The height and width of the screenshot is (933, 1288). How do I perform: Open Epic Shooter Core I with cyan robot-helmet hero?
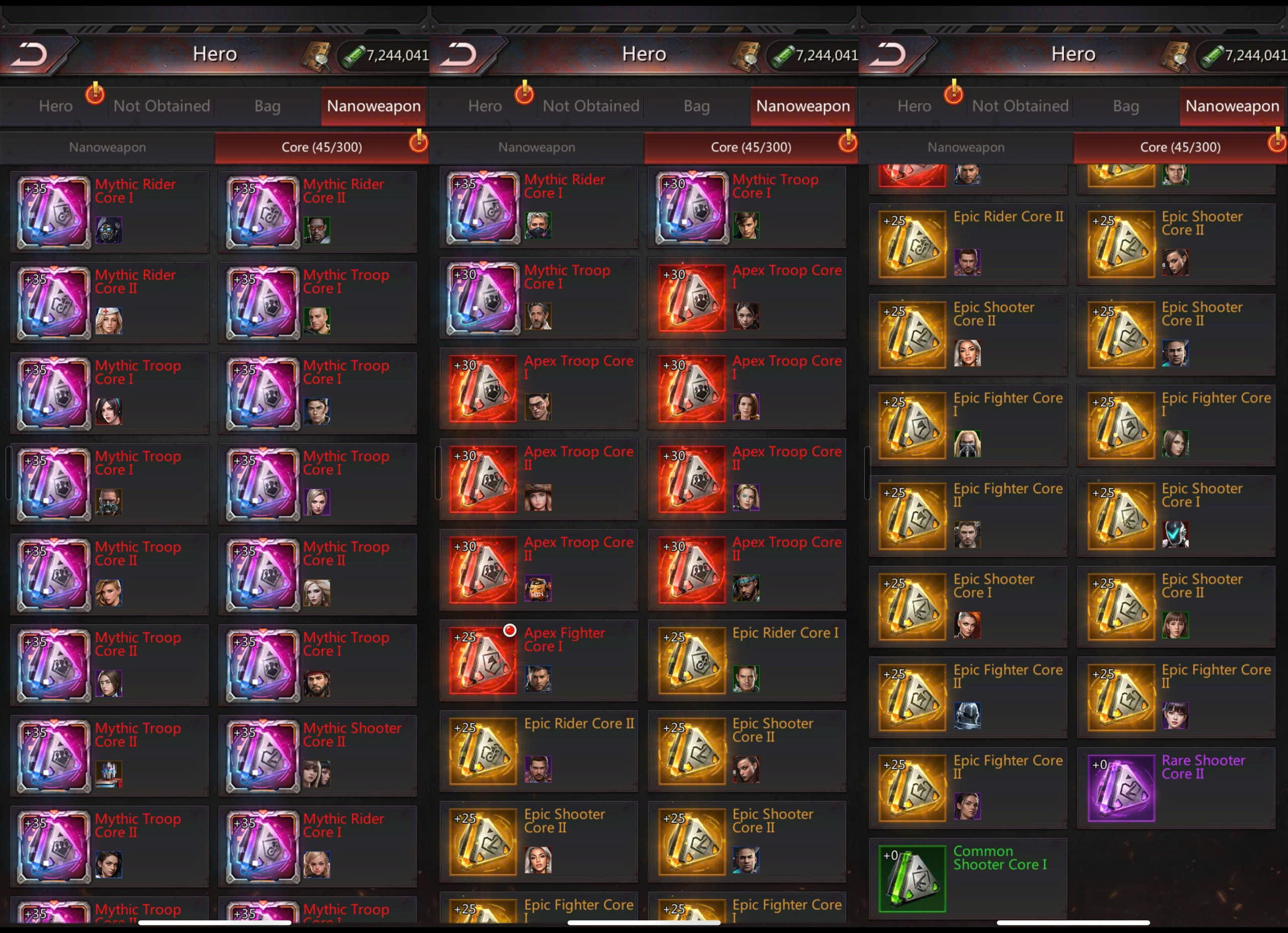(1120, 516)
